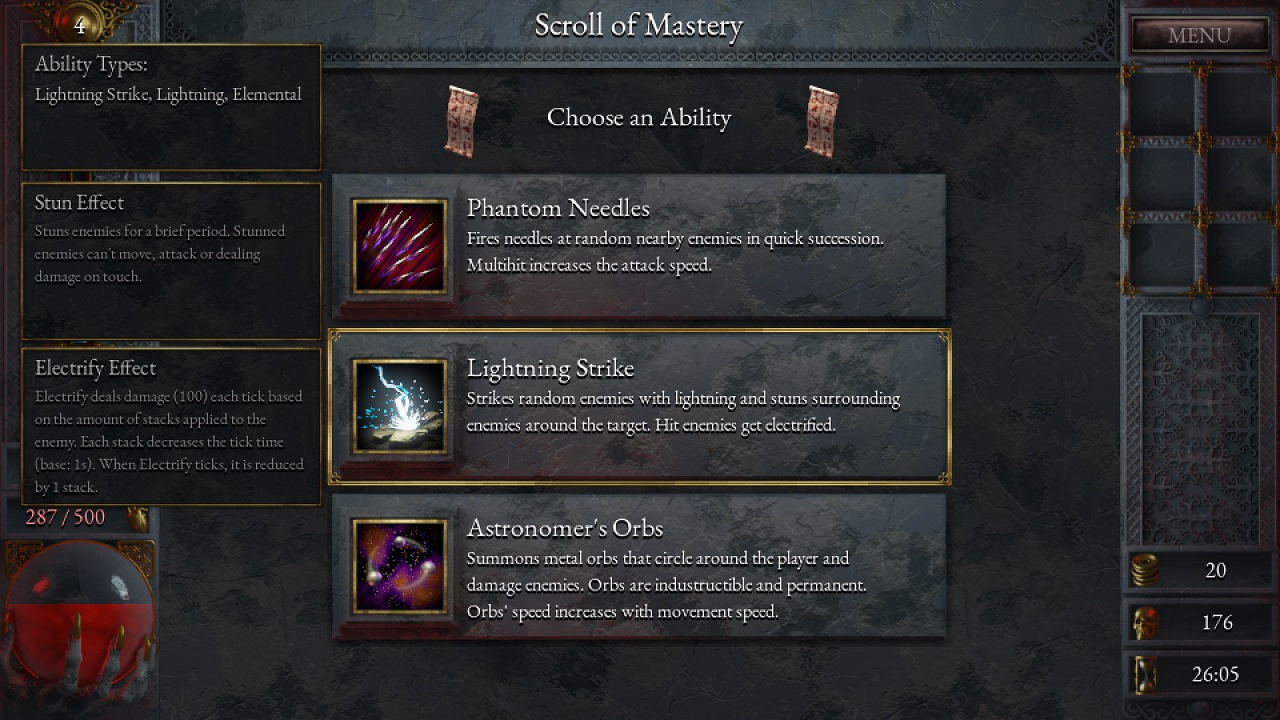
Task: Open the Menu from the top-right button
Action: [1198, 35]
